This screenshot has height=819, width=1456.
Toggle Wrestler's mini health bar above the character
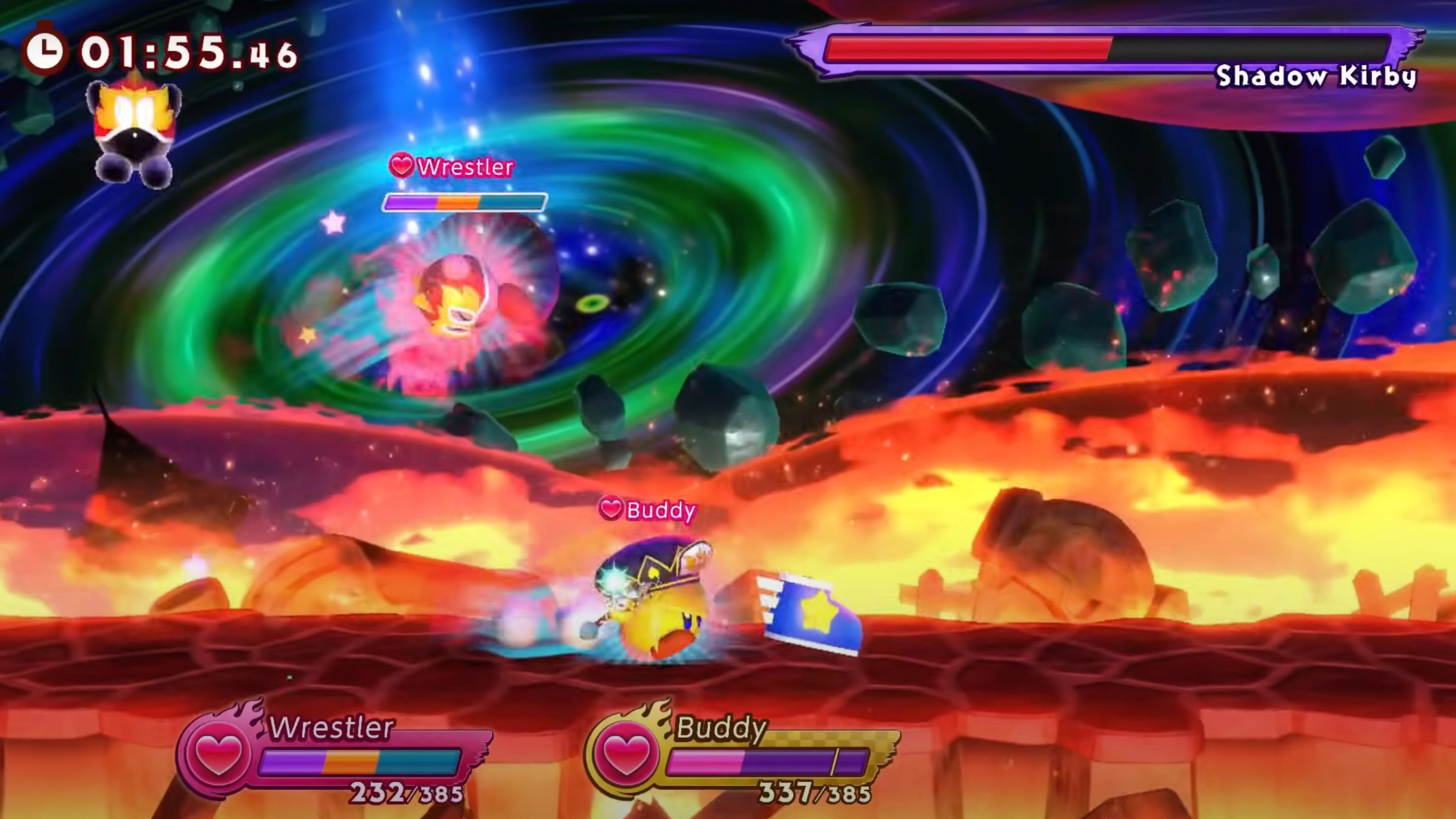pos(463,202)
